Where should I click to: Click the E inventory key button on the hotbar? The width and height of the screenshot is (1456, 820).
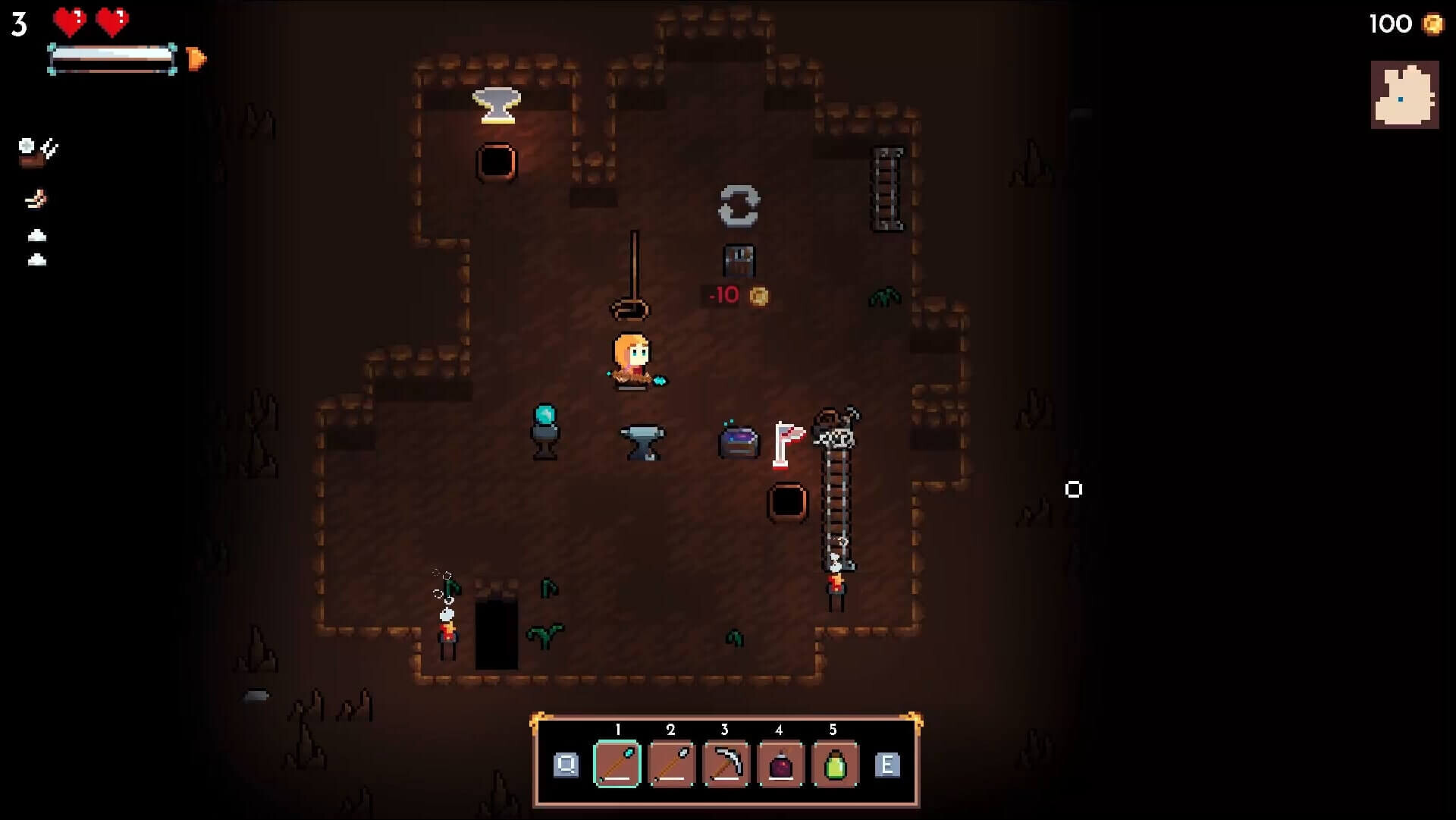[x=886, y=765]
